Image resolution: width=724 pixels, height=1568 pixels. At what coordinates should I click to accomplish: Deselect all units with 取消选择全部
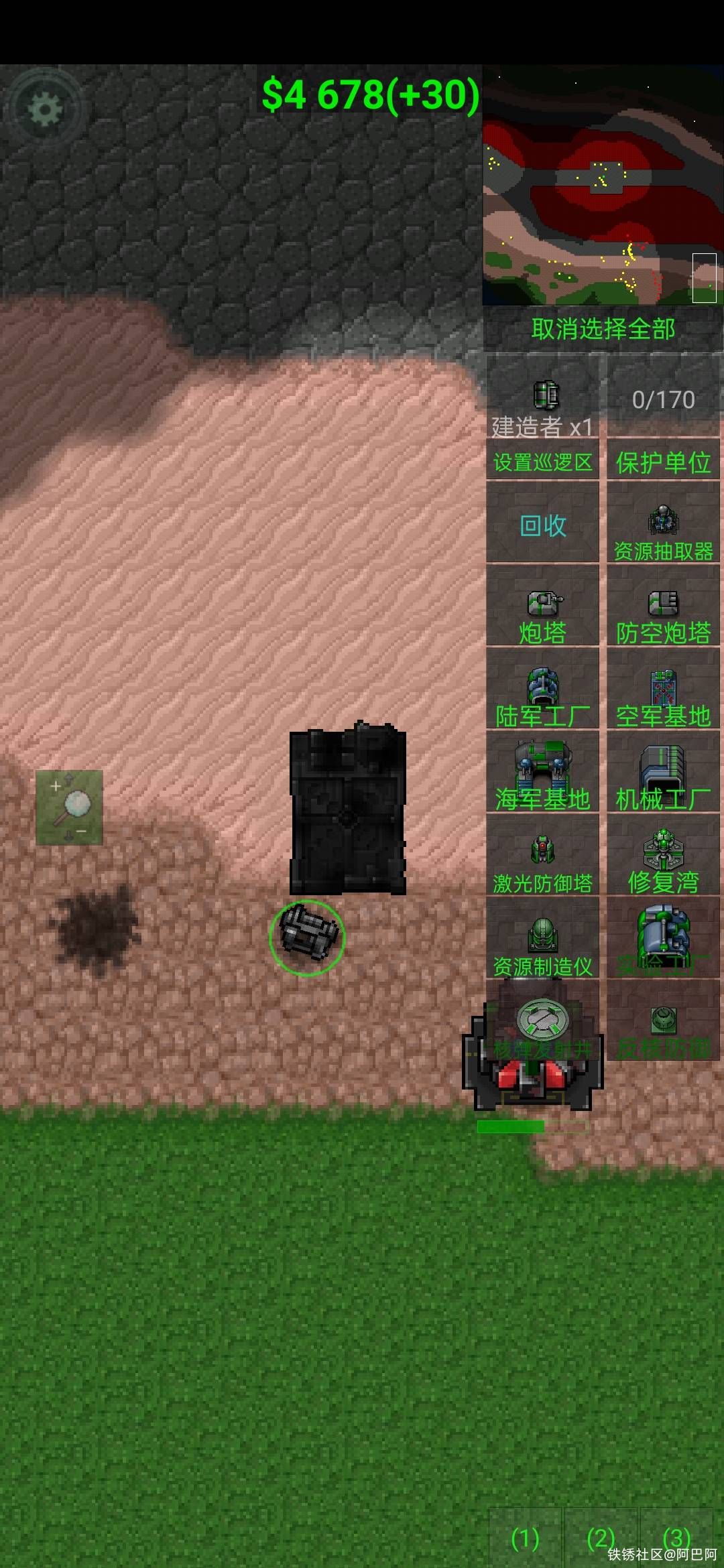tap(603, 328)
